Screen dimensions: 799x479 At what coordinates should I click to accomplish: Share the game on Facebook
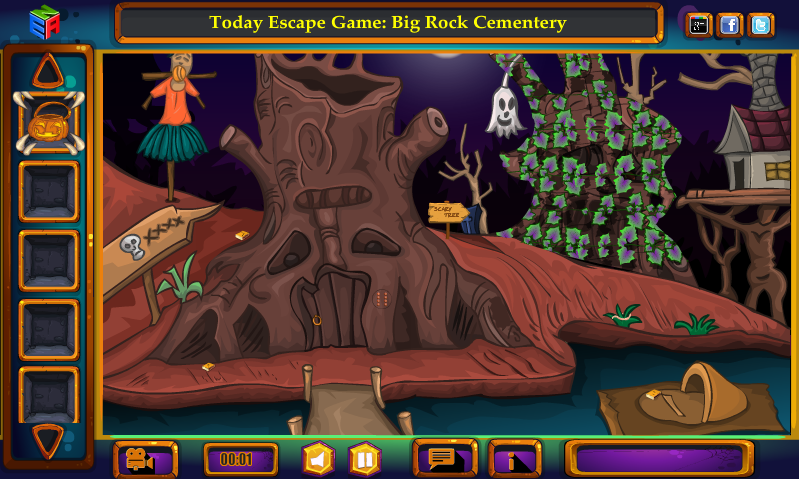[x=730, y=25]
